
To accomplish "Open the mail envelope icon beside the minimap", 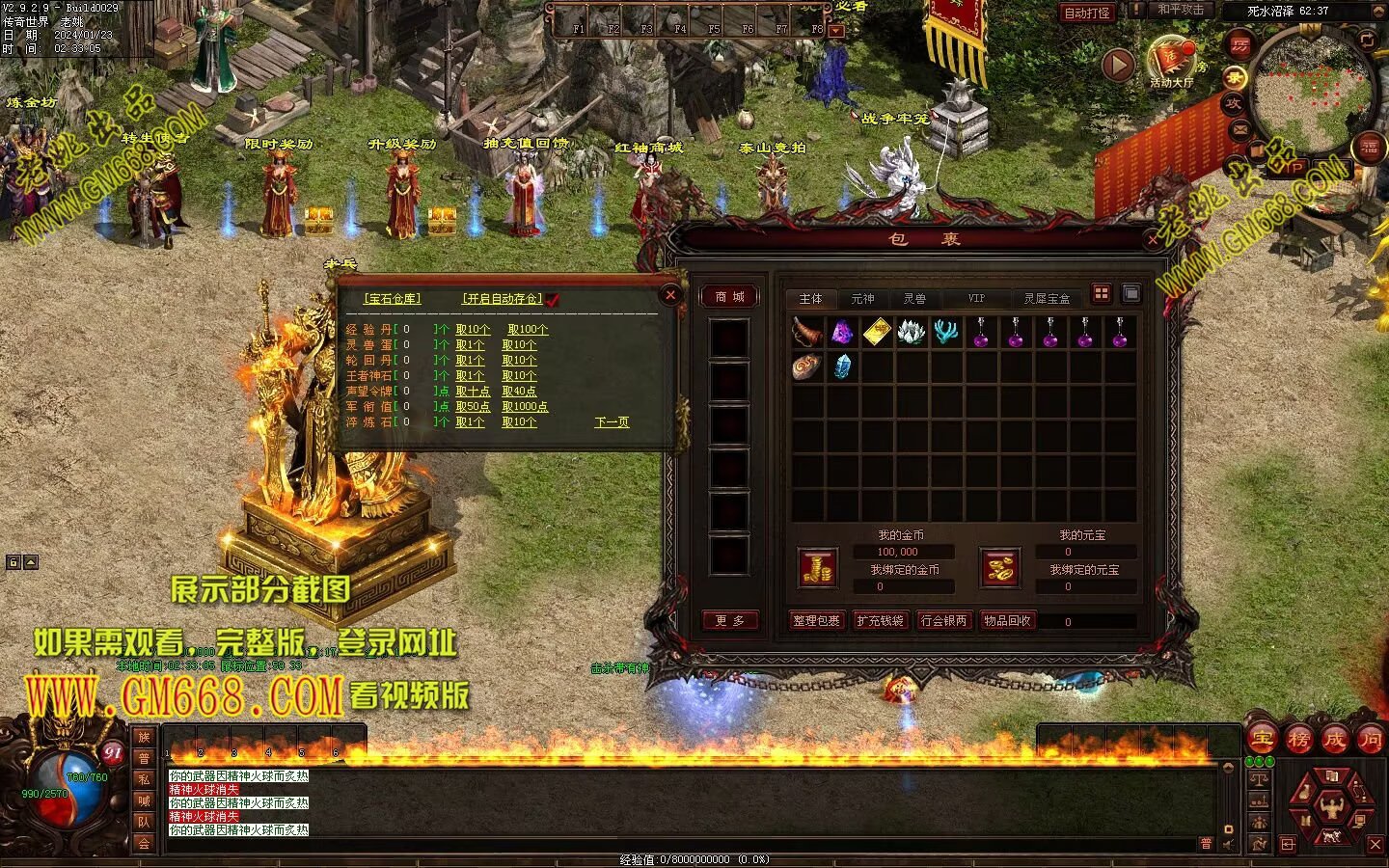I will coord(1240,128).
